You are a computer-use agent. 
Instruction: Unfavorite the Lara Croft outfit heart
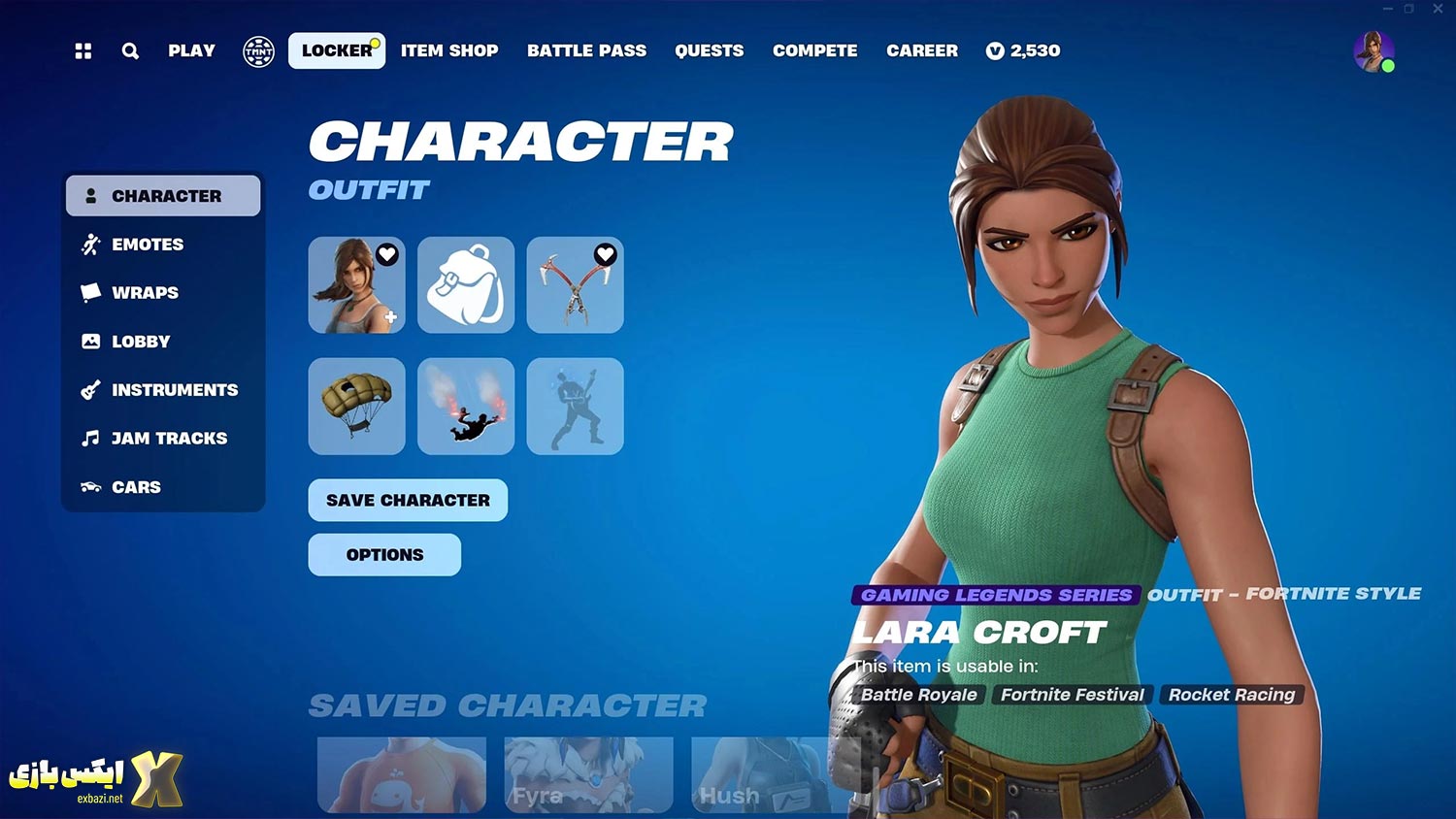tap(387, 254)
